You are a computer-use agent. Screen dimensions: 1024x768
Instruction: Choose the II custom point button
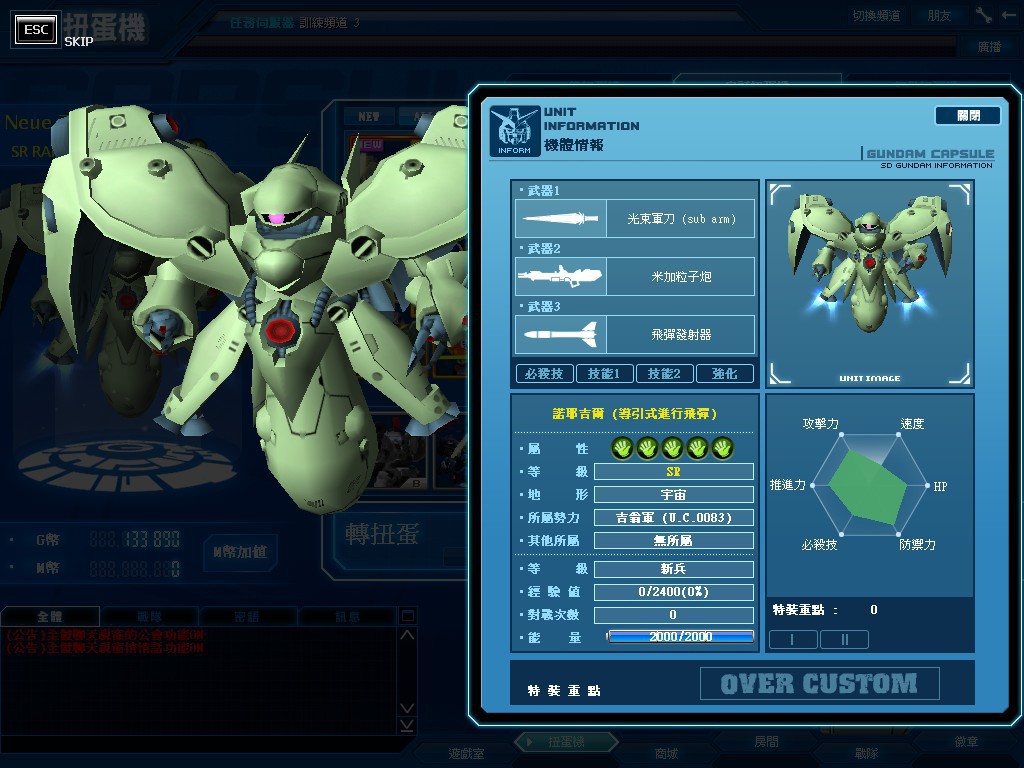(x=844, y=639)
